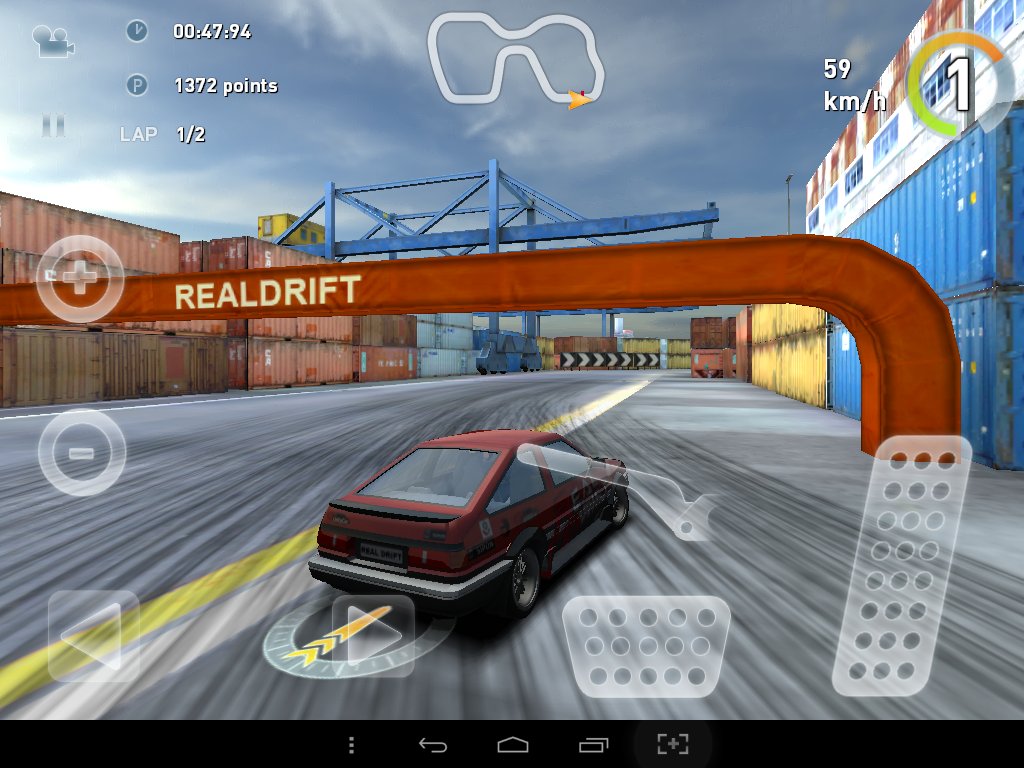The image size is (1024, 768).
Task: Steer left with the left arrow
Action: [x=93, y=635]
